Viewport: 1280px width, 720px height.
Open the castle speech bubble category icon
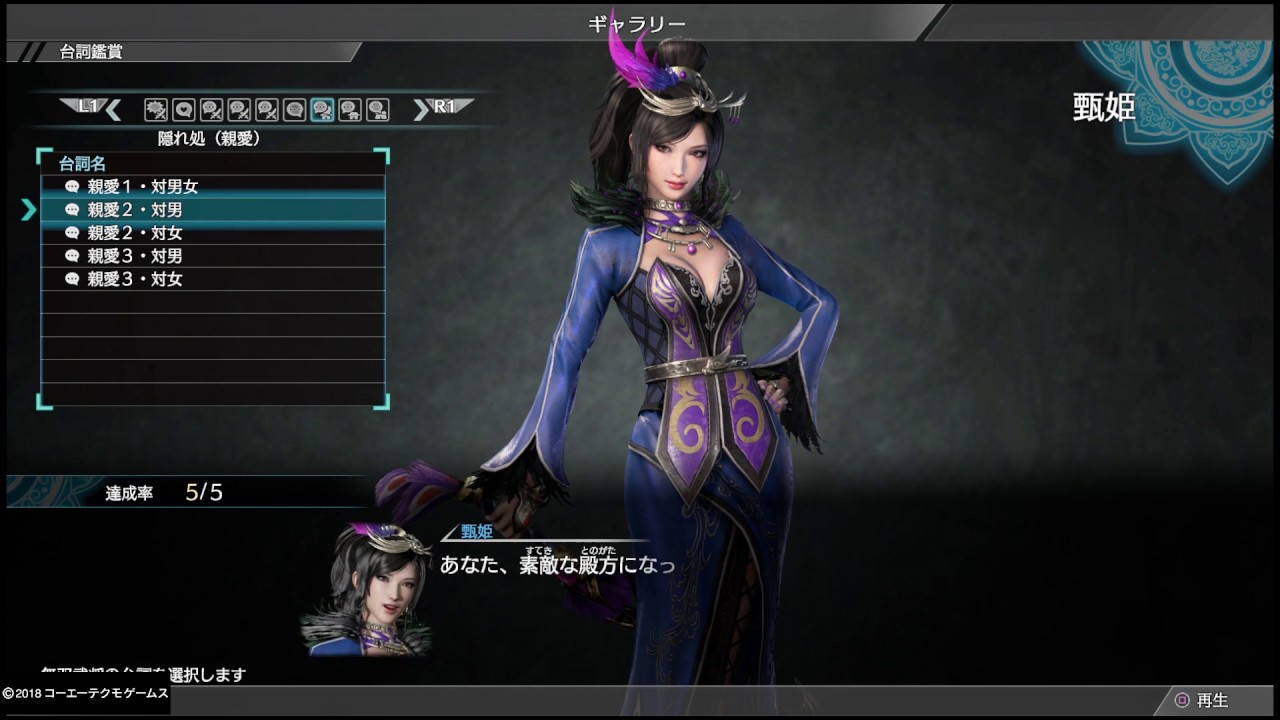point(375,108)
